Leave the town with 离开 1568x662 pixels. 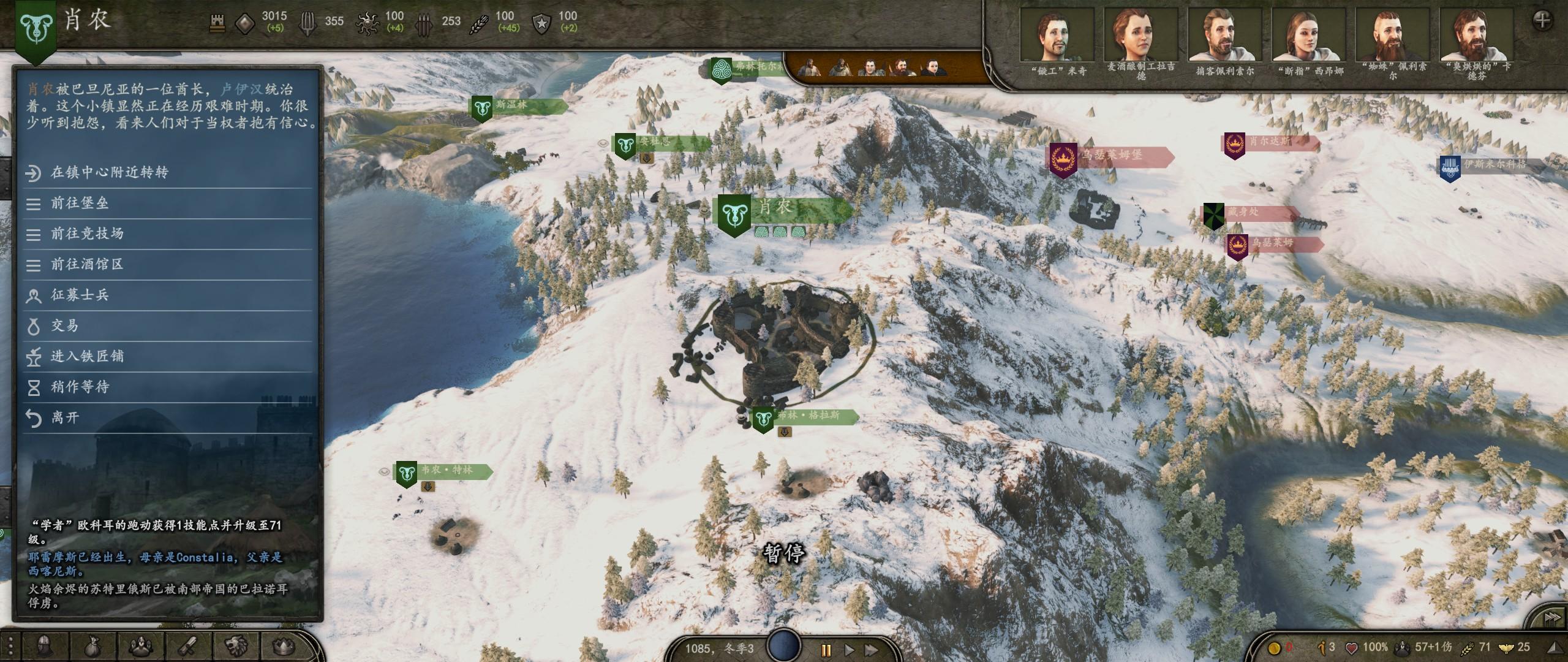(x=65, y=418)
